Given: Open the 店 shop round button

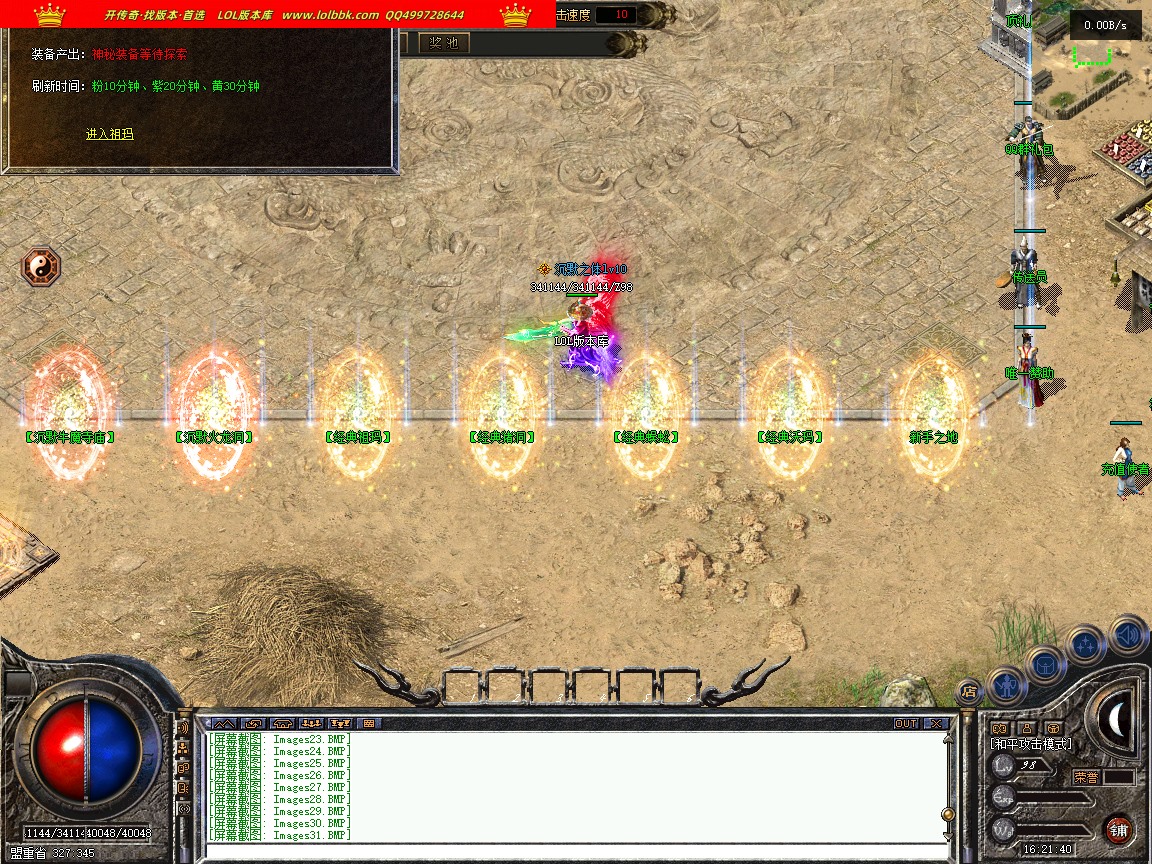Looking at the screenshot, I should coord(968,690).
